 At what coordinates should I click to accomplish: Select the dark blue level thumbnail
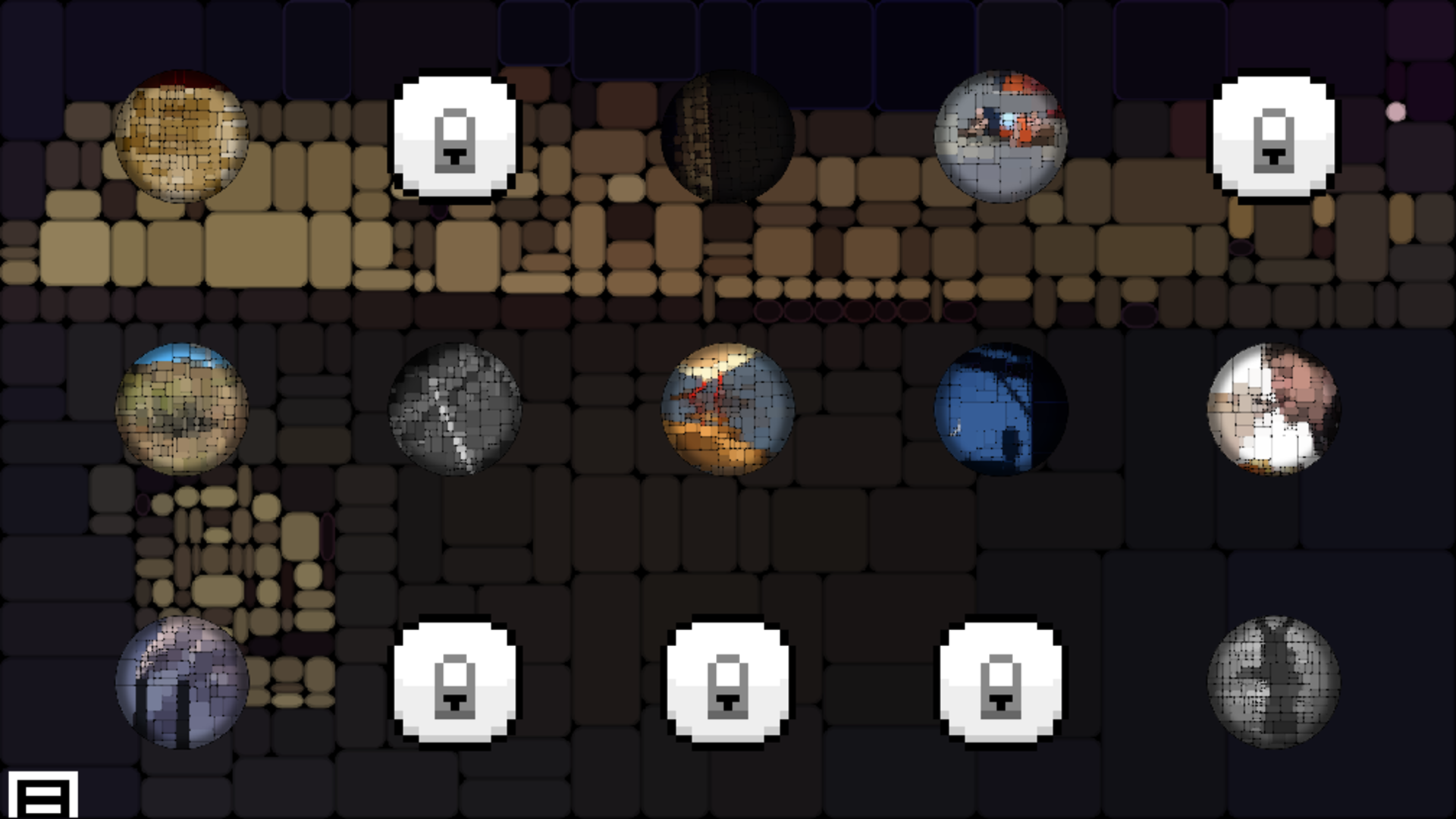click(1001, 409)
